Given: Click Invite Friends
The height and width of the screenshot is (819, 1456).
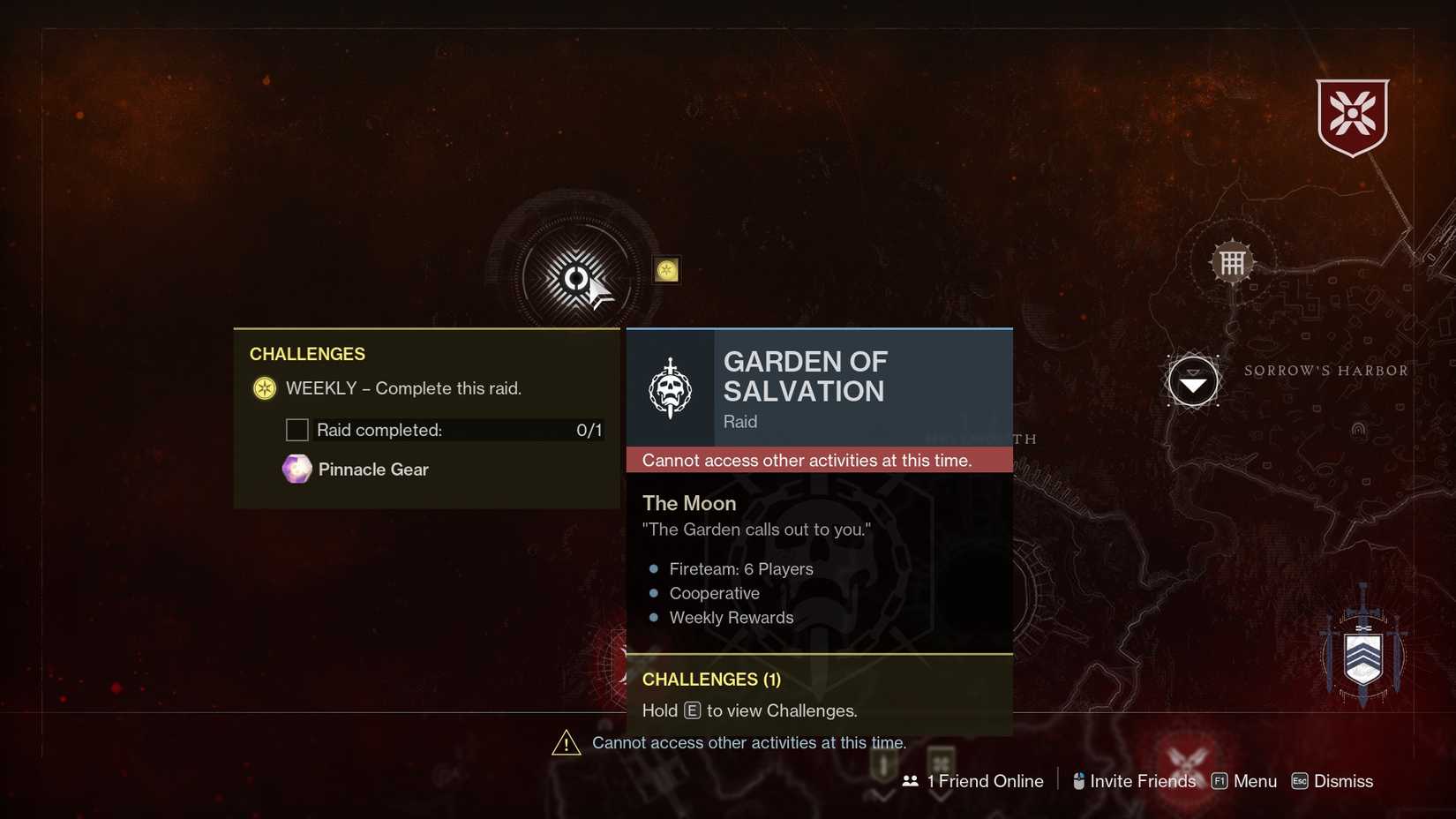Looking at the screenshot, I should (1143, 781).
